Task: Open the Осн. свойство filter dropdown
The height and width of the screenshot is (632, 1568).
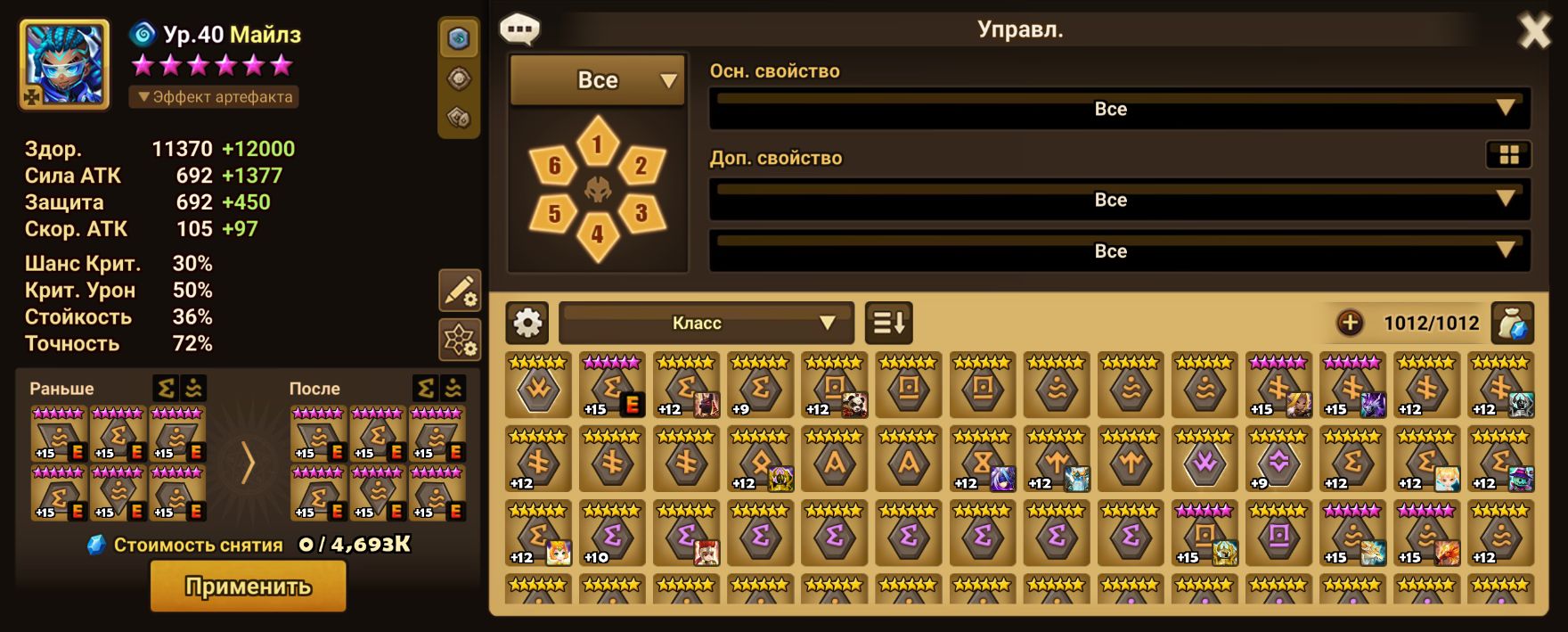Action: pyautogui.click(x=1120, y=109)
